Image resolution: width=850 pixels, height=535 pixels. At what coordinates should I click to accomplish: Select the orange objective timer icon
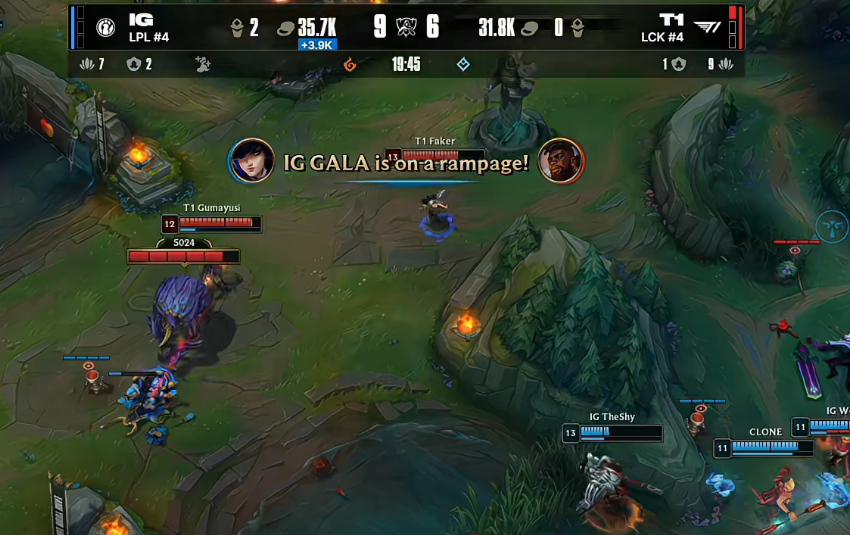pyautogui.click(x=350, y=65)
